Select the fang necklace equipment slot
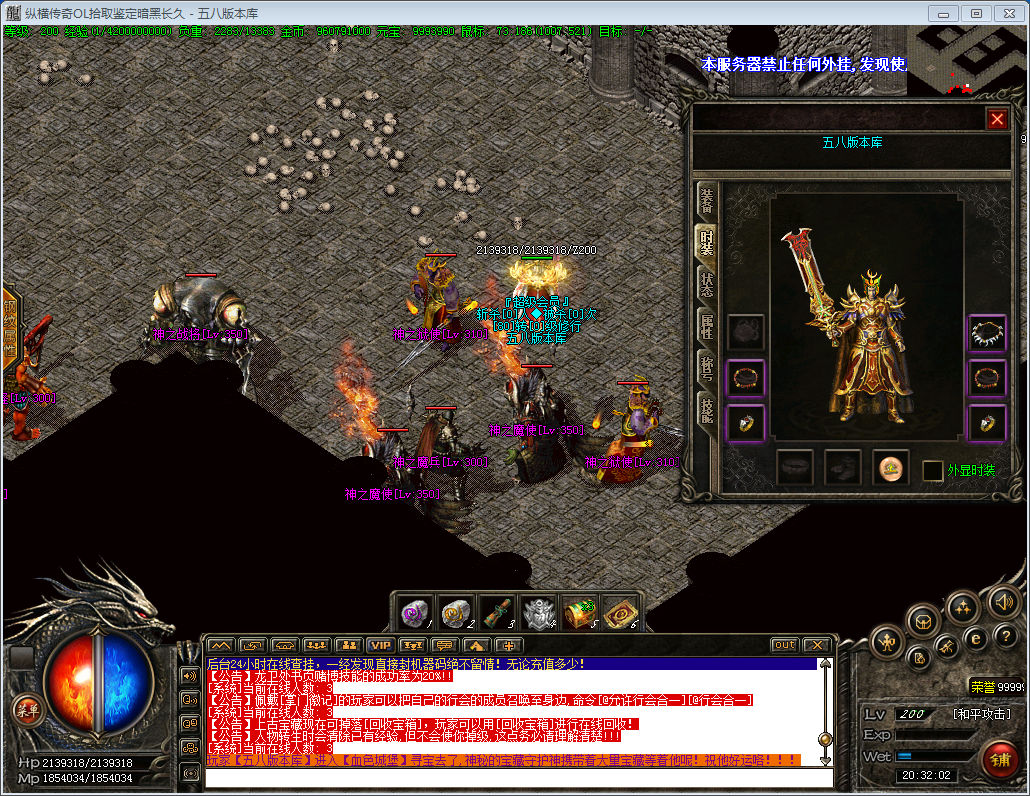 tap(987, 333)
